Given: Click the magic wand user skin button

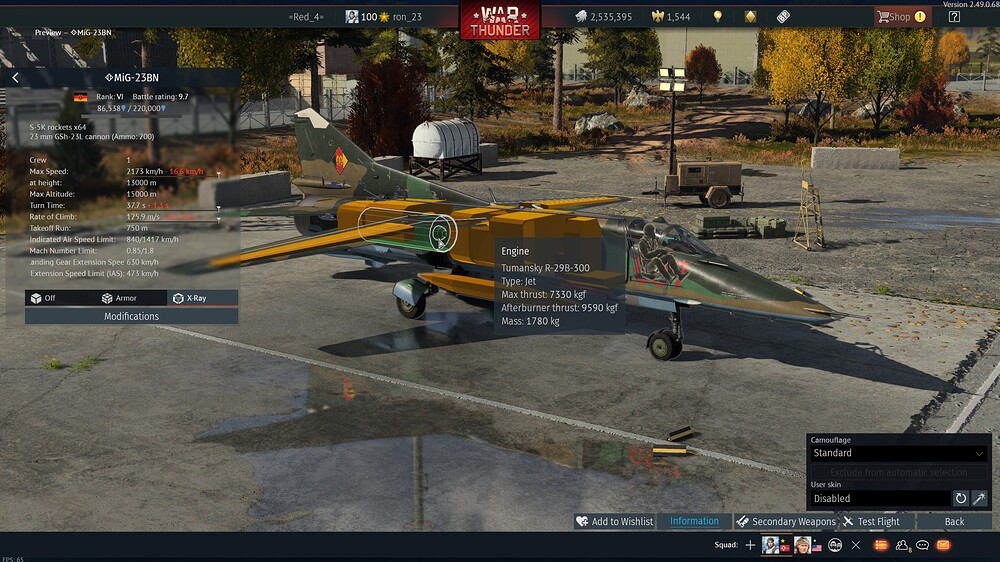Looking at the screenshot, I should coord(980,498).
